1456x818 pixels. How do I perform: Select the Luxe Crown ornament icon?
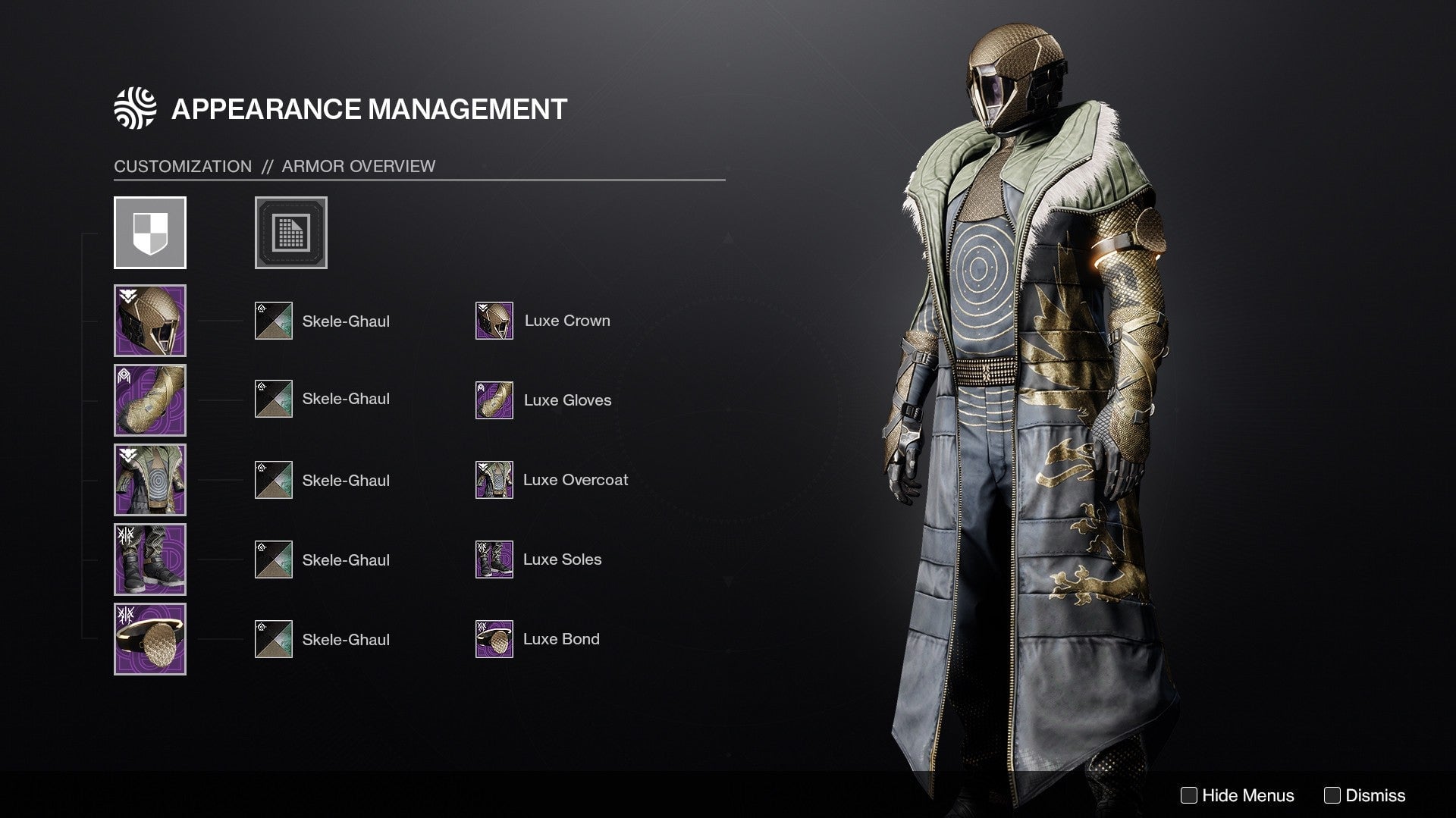pos(494,320)
